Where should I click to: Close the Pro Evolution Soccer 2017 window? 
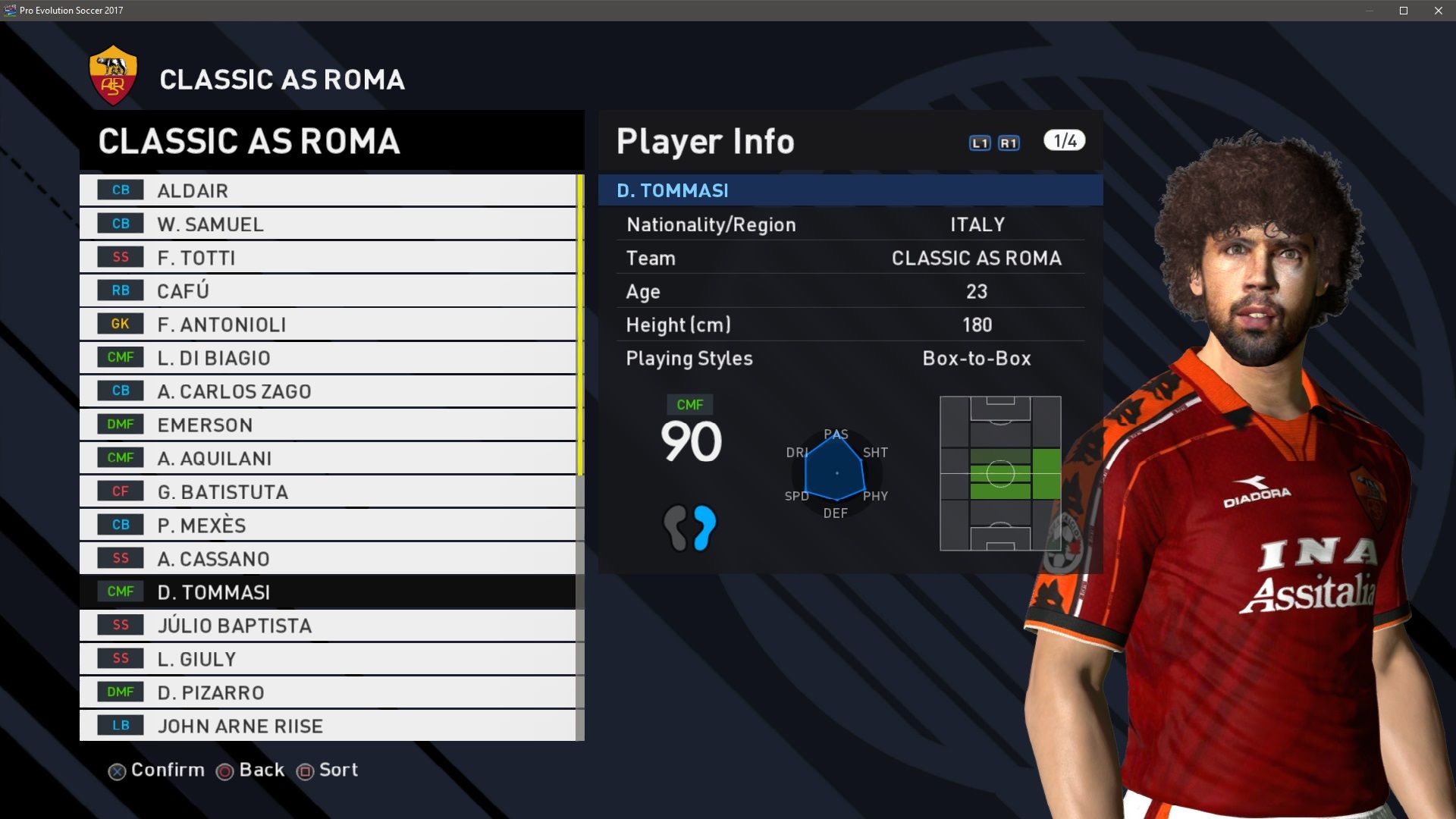point(1439,11)
